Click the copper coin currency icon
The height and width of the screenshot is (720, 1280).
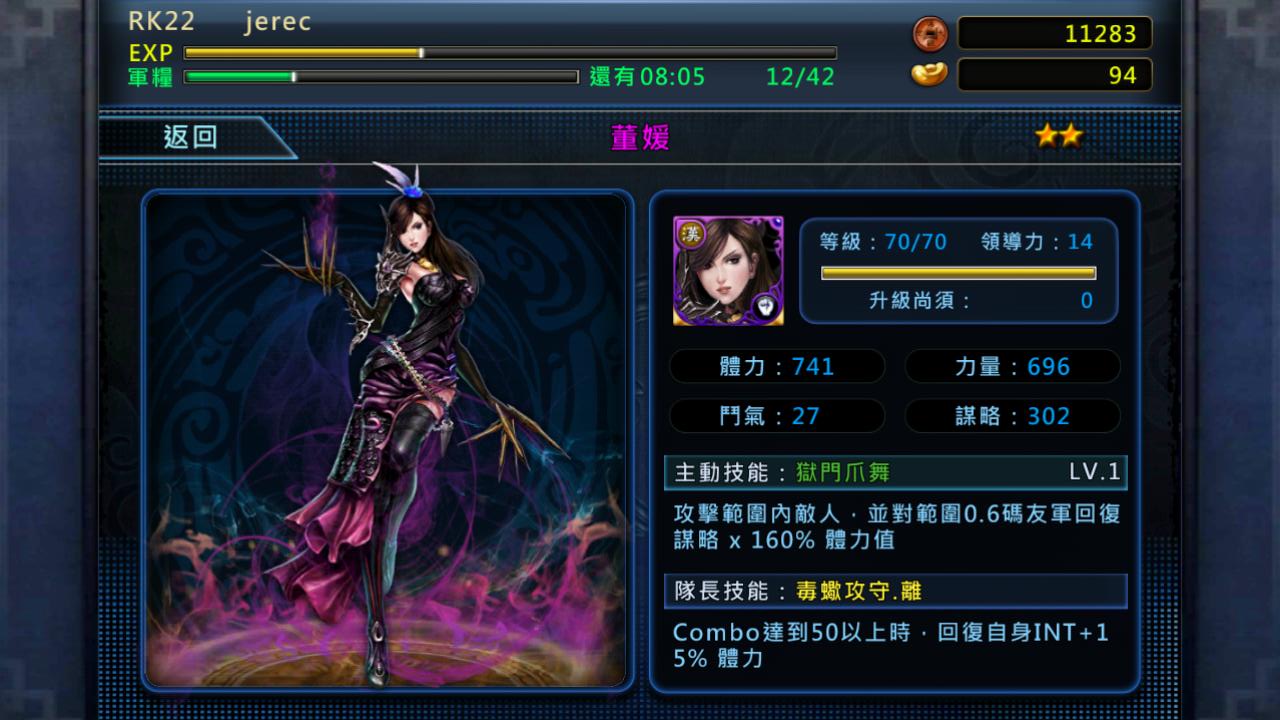coord(928,33)
